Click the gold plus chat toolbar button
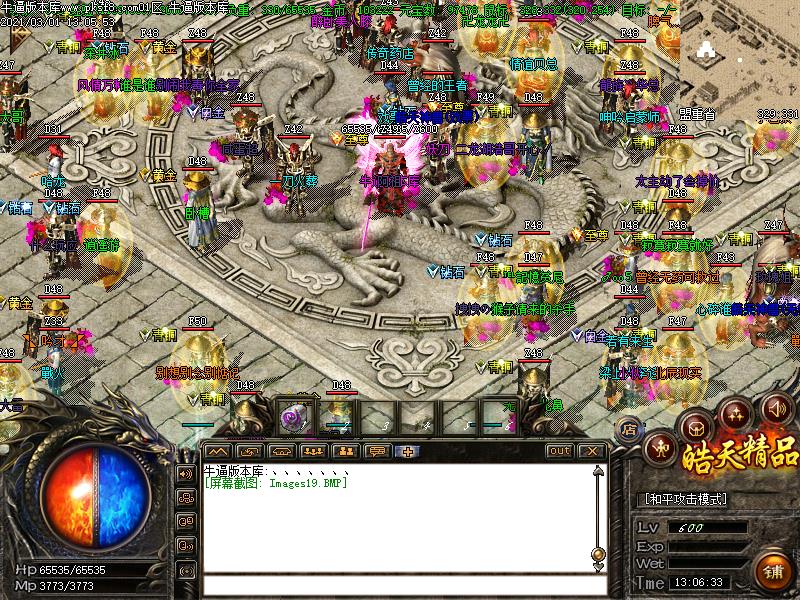 click(x=408, y=451)
